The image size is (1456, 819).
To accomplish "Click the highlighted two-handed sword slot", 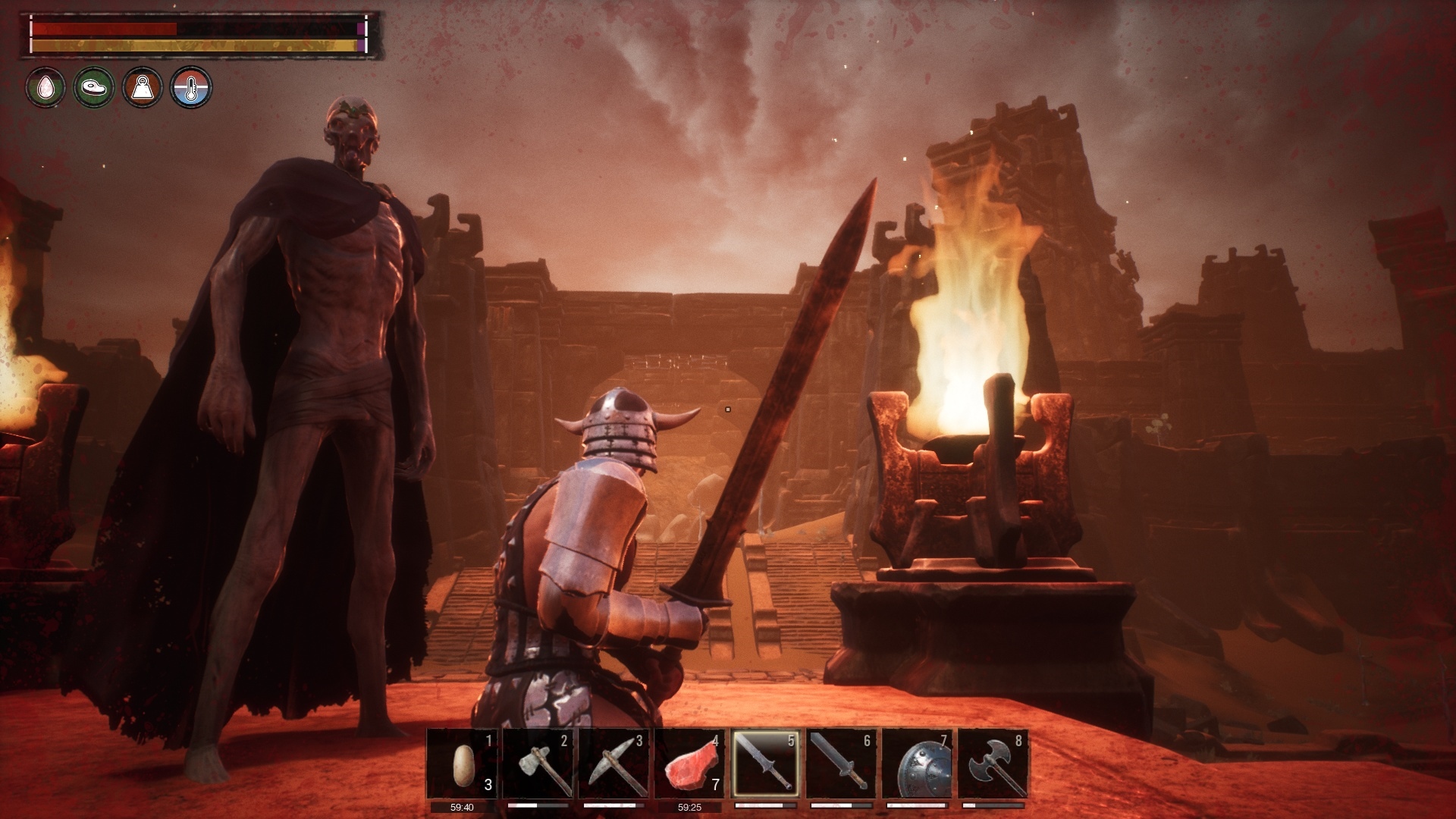I will click(765, 763).
